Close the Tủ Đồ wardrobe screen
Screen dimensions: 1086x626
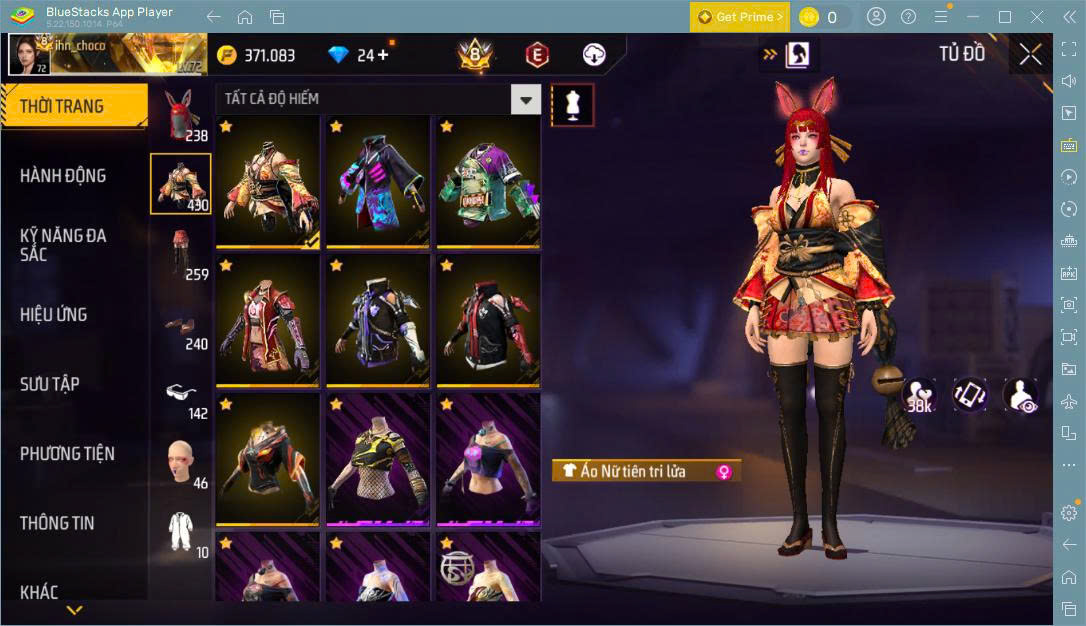(x=1030, y=55)
